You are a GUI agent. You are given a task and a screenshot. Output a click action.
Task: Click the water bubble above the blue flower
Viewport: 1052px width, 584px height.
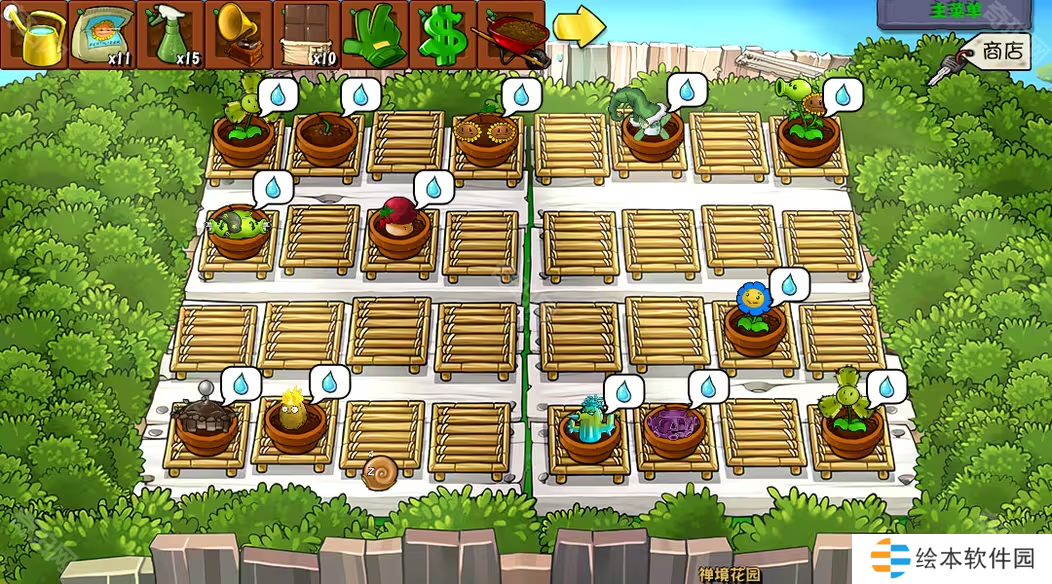click(x=789, y=285)
